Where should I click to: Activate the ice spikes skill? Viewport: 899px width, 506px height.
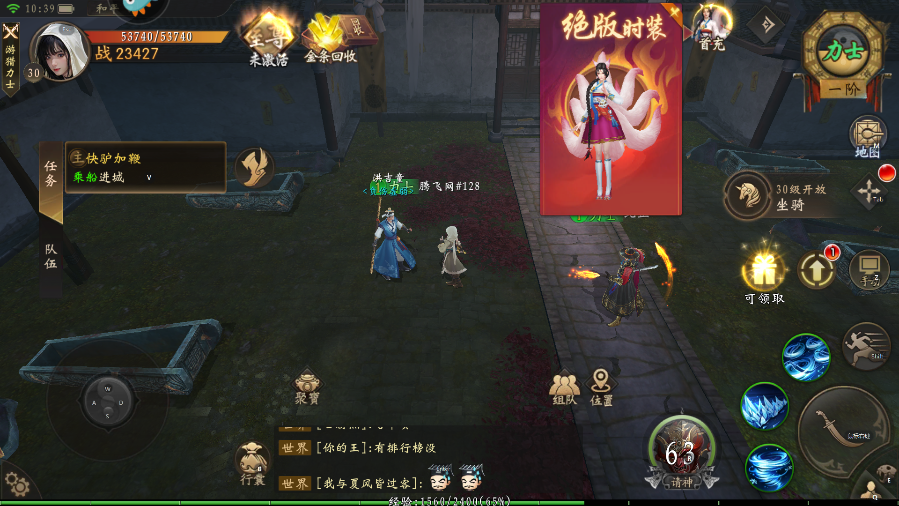[x=765, y=405]
